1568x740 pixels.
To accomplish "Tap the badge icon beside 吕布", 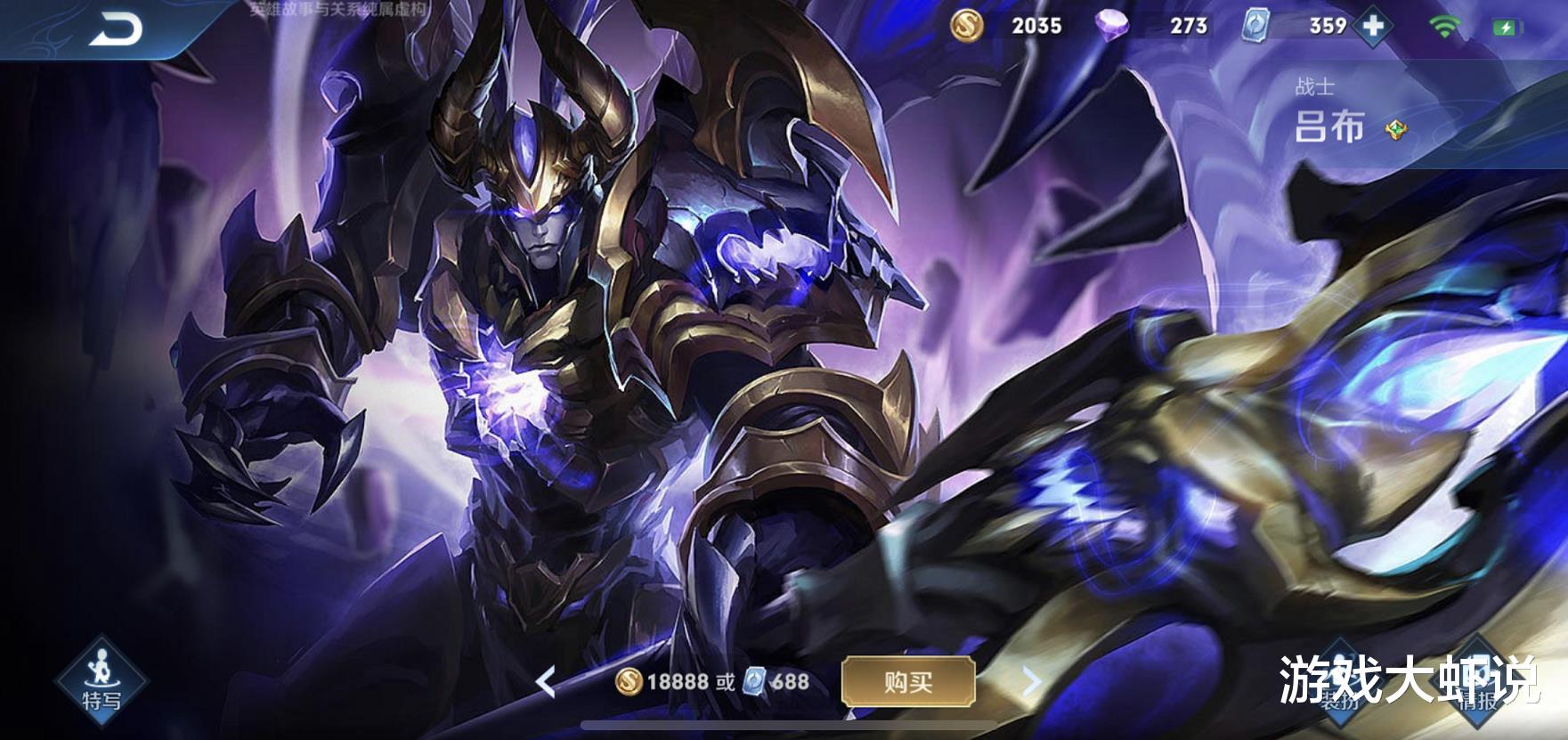I will [x=1396, y=132].
